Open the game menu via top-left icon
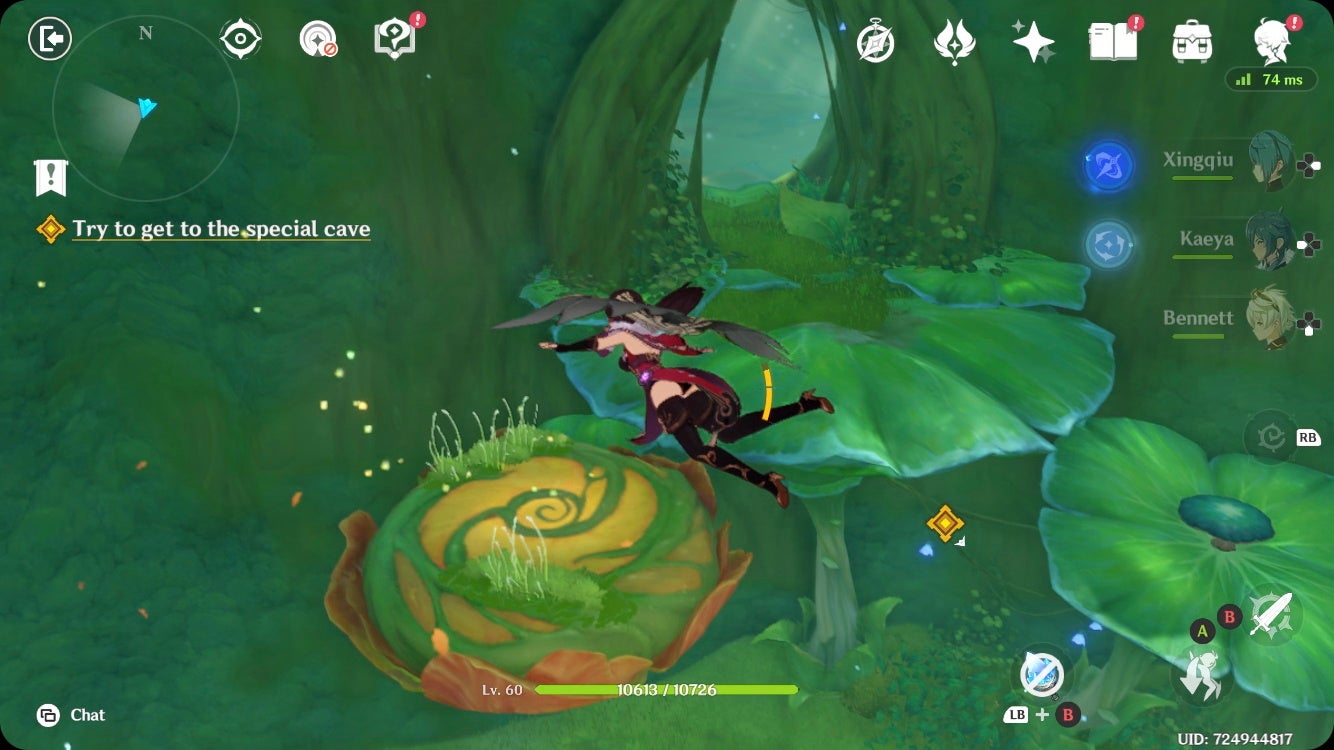The height and width of the screenshot is (750, 1334). click(x=48, y=39)
